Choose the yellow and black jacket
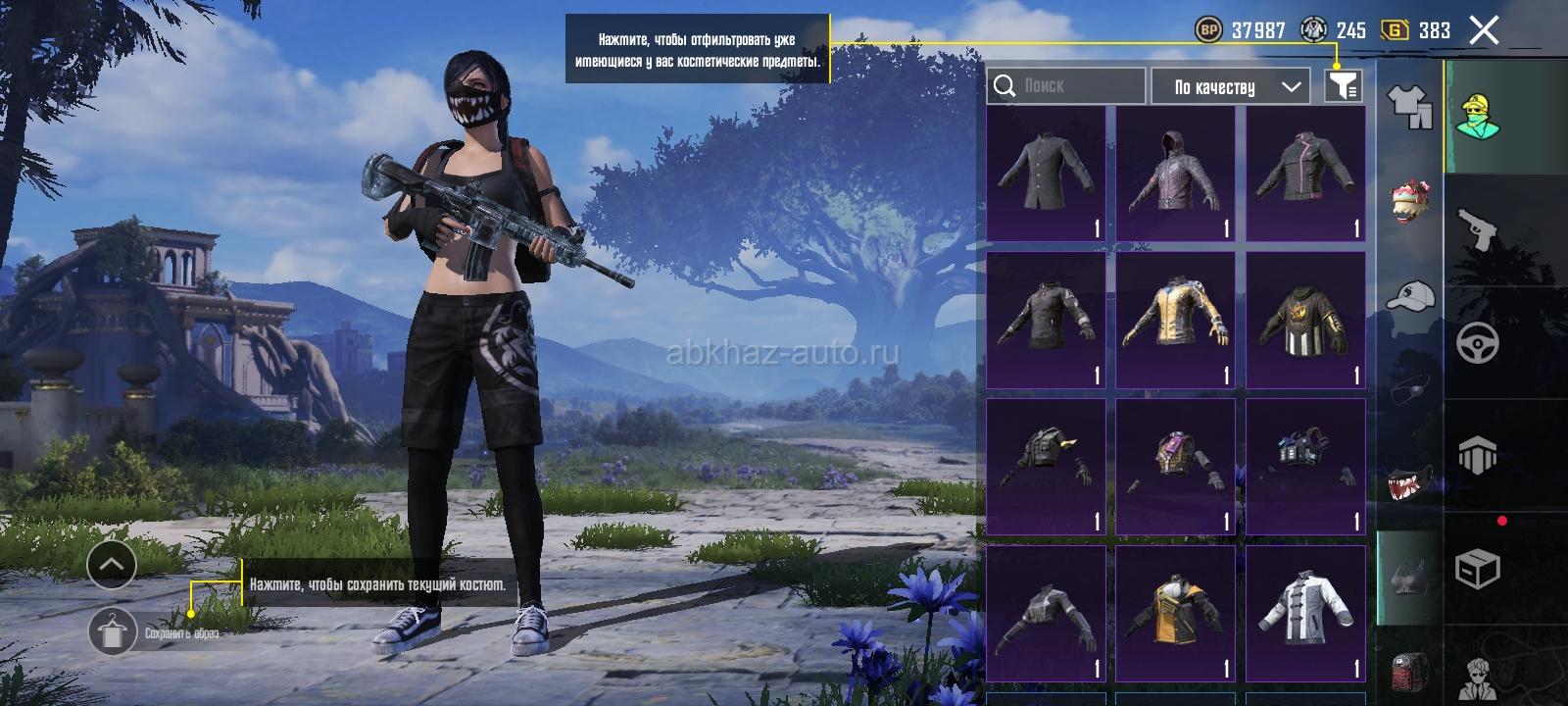Screen dimensions: 1568x706 coord(1175,614)
